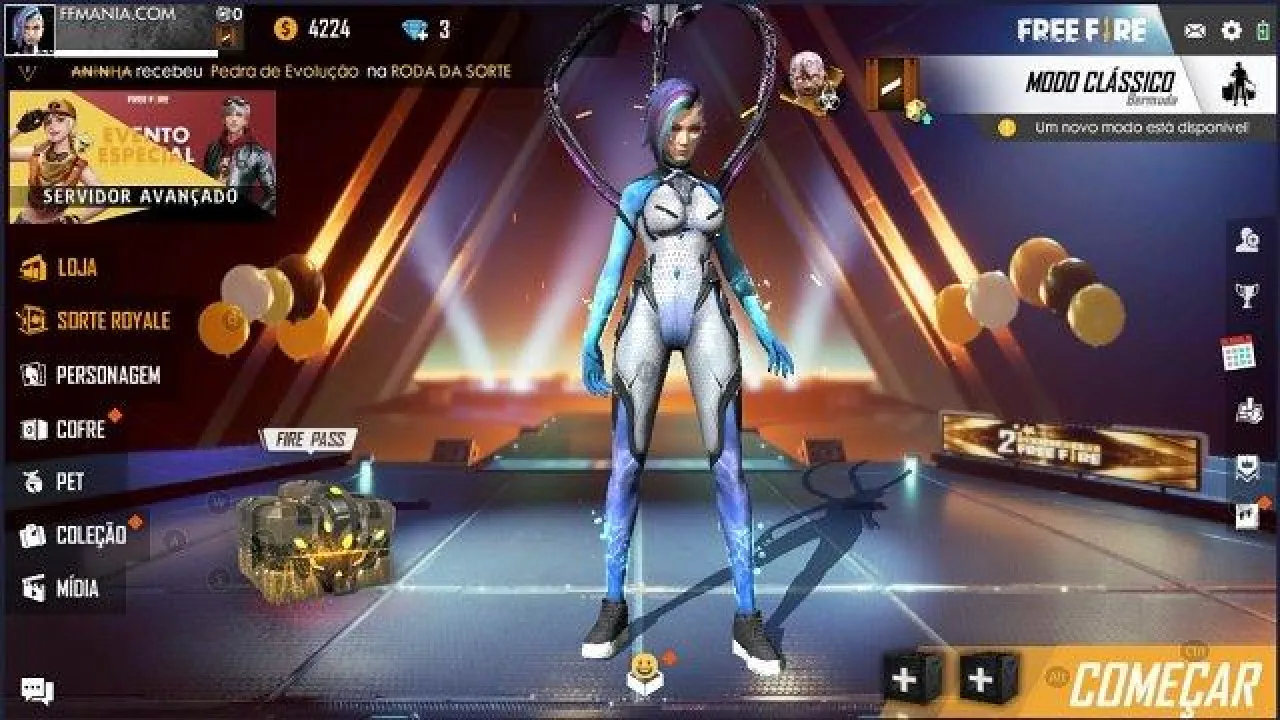This screenshot has width=1280, height=720.
Task: Change game mode via MODO CLÁSSICO
Action: click(1100, 84)
